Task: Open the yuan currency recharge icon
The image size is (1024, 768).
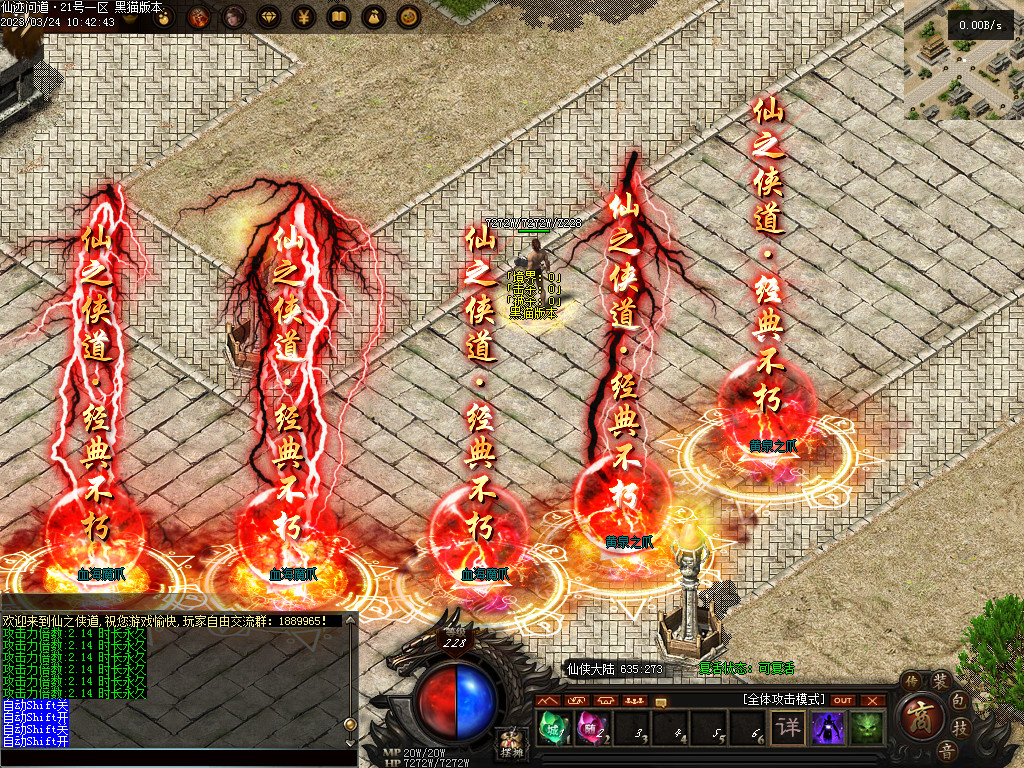Action: coord(304,16)
